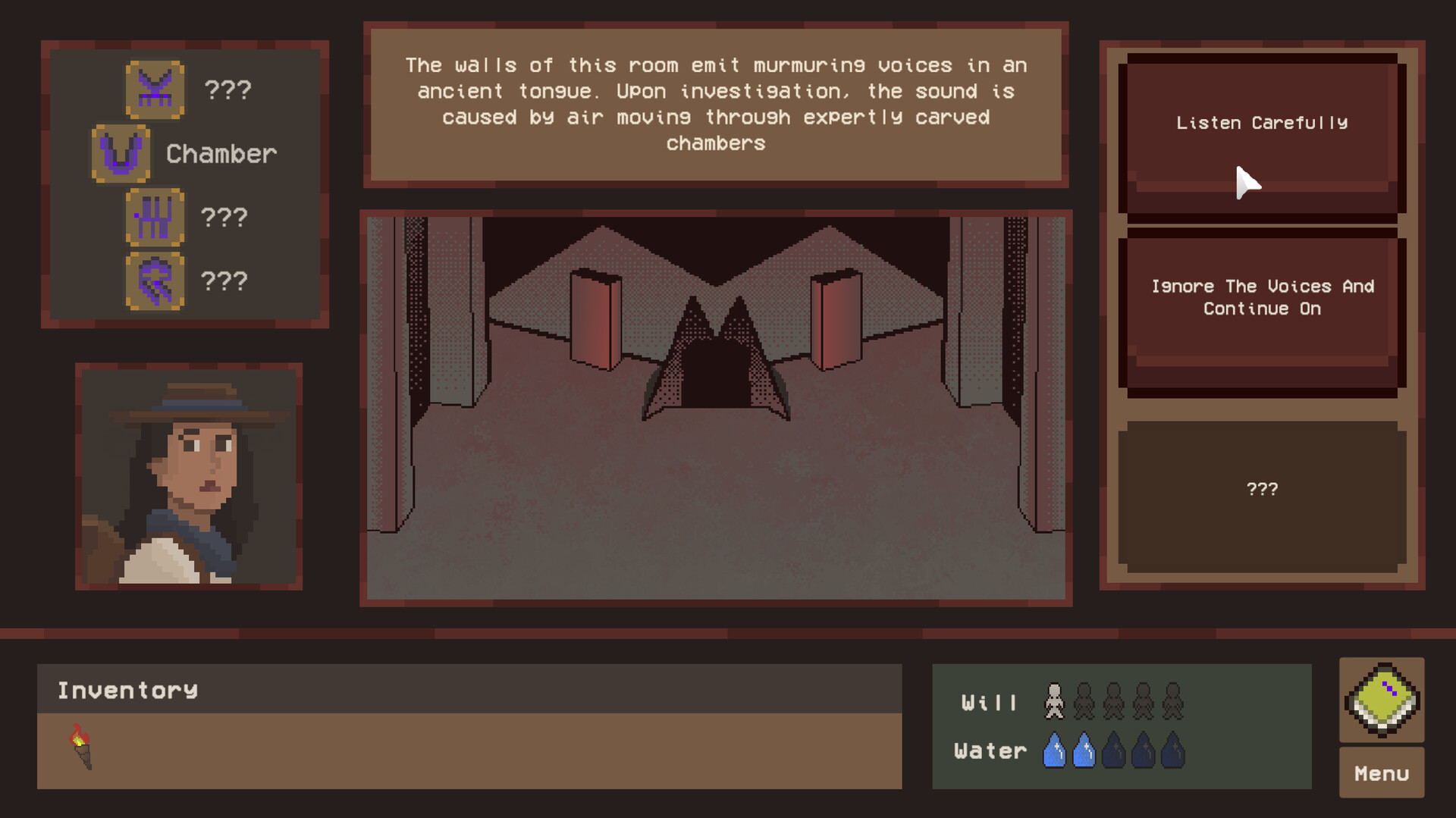Viewport: 1456px width, 818px height.
Task: Click the locked ??? choice box
Action: pyautogui.click(x=1261, y=489)
